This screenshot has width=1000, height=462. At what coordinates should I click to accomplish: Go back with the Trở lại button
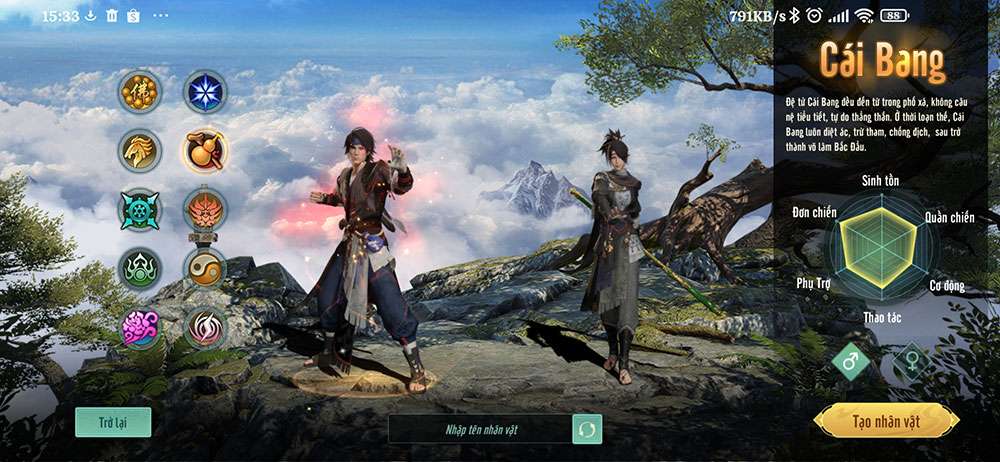tap(113, 422)
